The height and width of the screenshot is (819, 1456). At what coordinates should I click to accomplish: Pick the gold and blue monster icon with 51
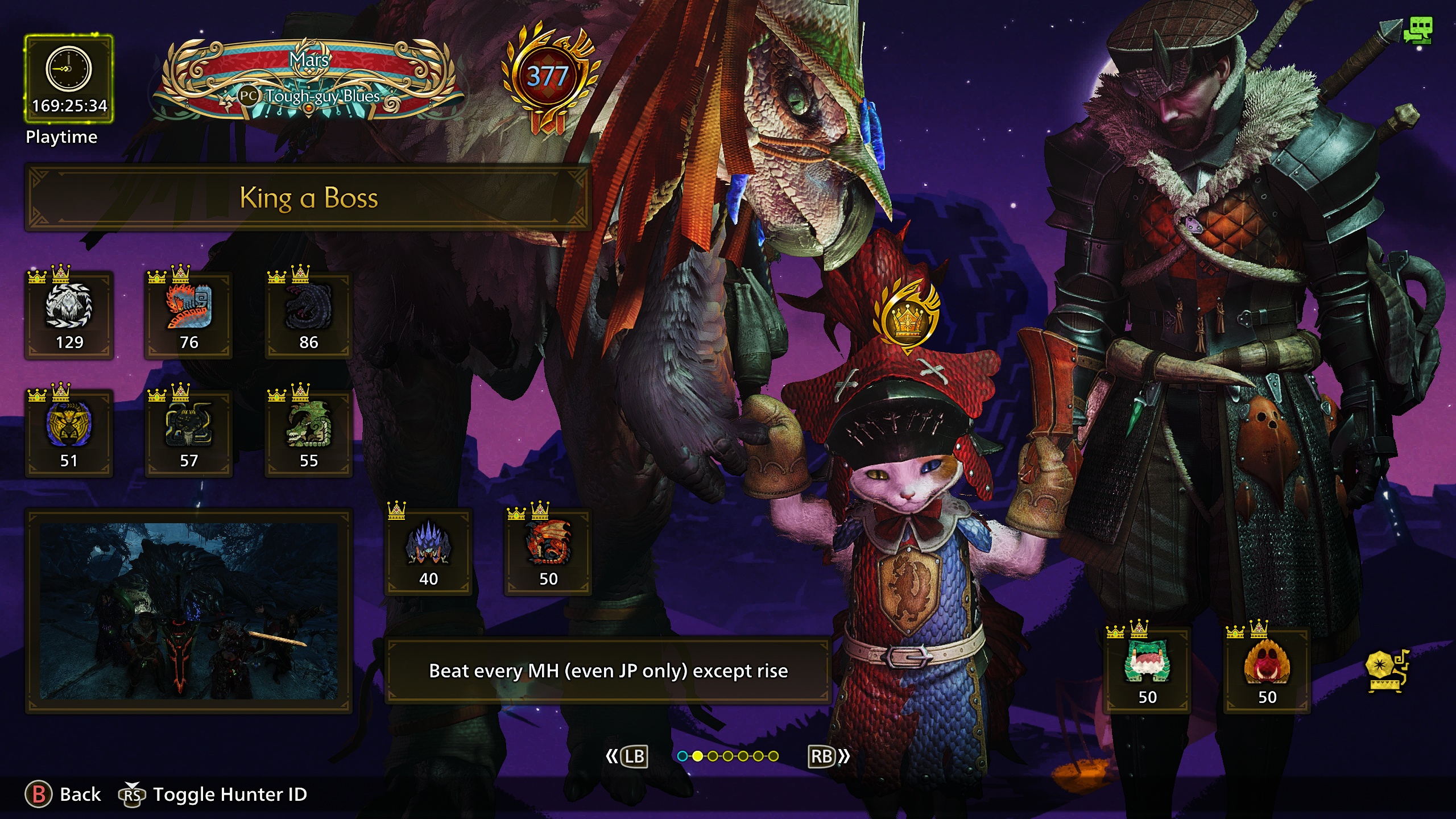pos(69,433)
